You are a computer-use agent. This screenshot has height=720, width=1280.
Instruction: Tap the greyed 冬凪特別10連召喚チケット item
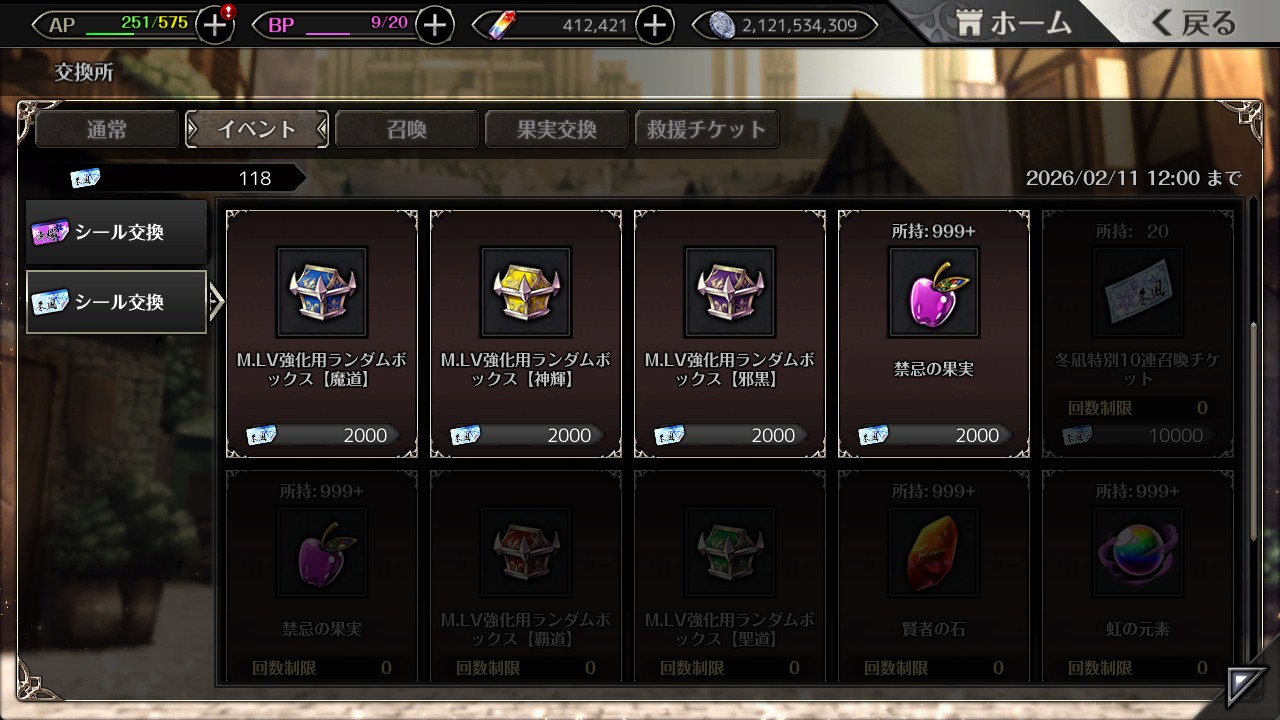[1138, 334]
